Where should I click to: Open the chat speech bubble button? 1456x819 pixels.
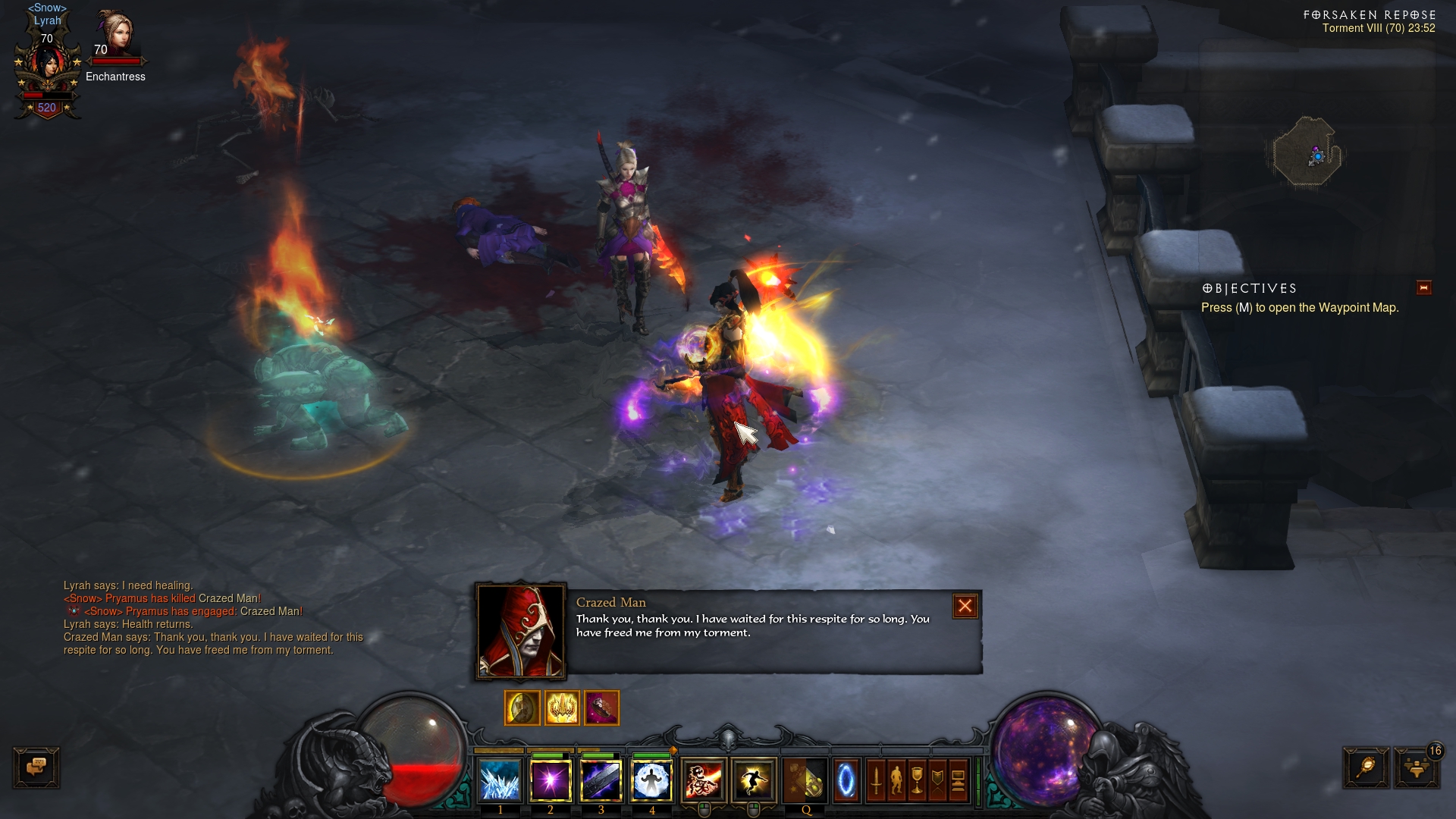tap(36, 767)
